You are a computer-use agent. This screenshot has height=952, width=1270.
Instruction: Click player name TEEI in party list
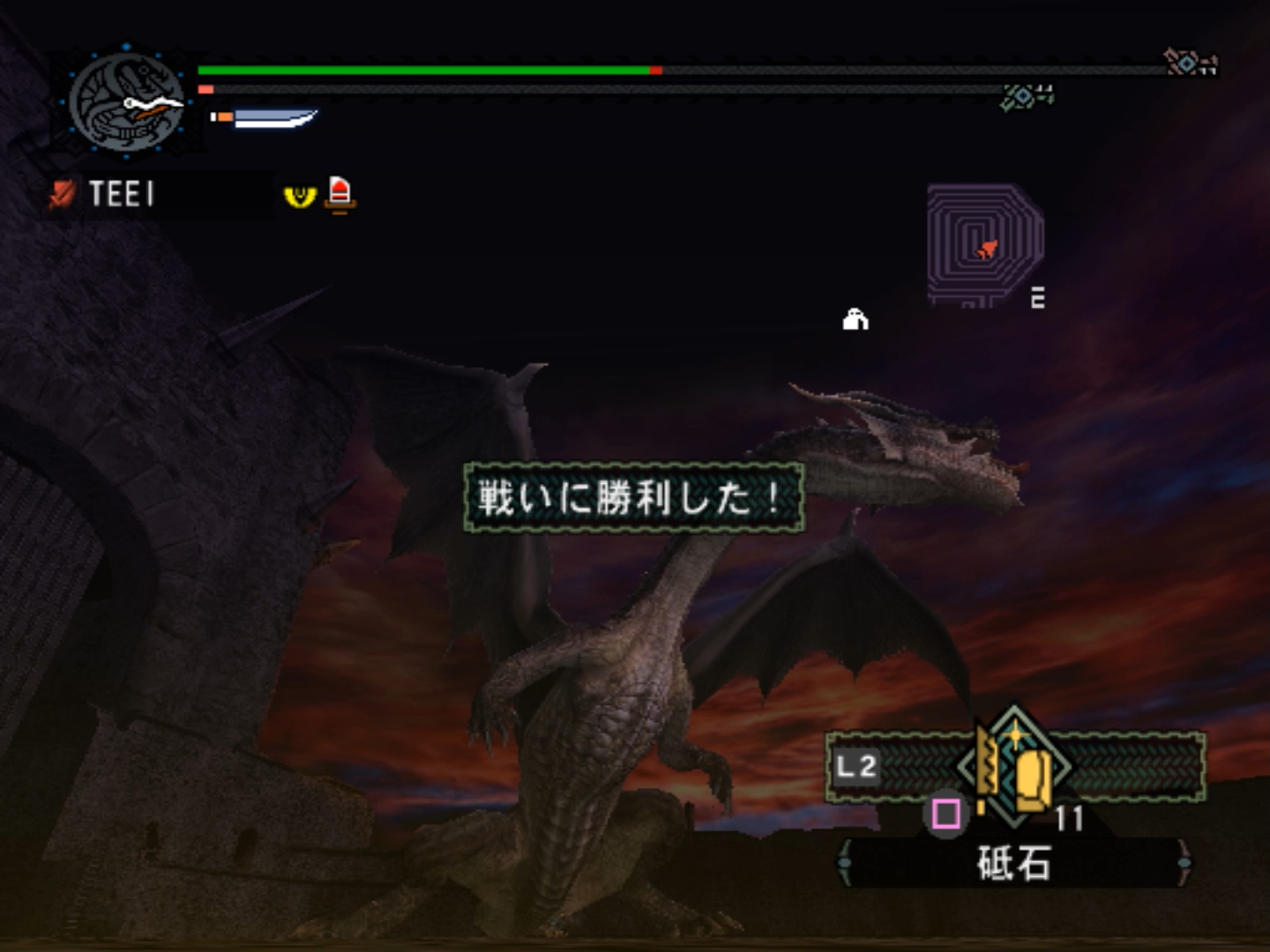121,194
